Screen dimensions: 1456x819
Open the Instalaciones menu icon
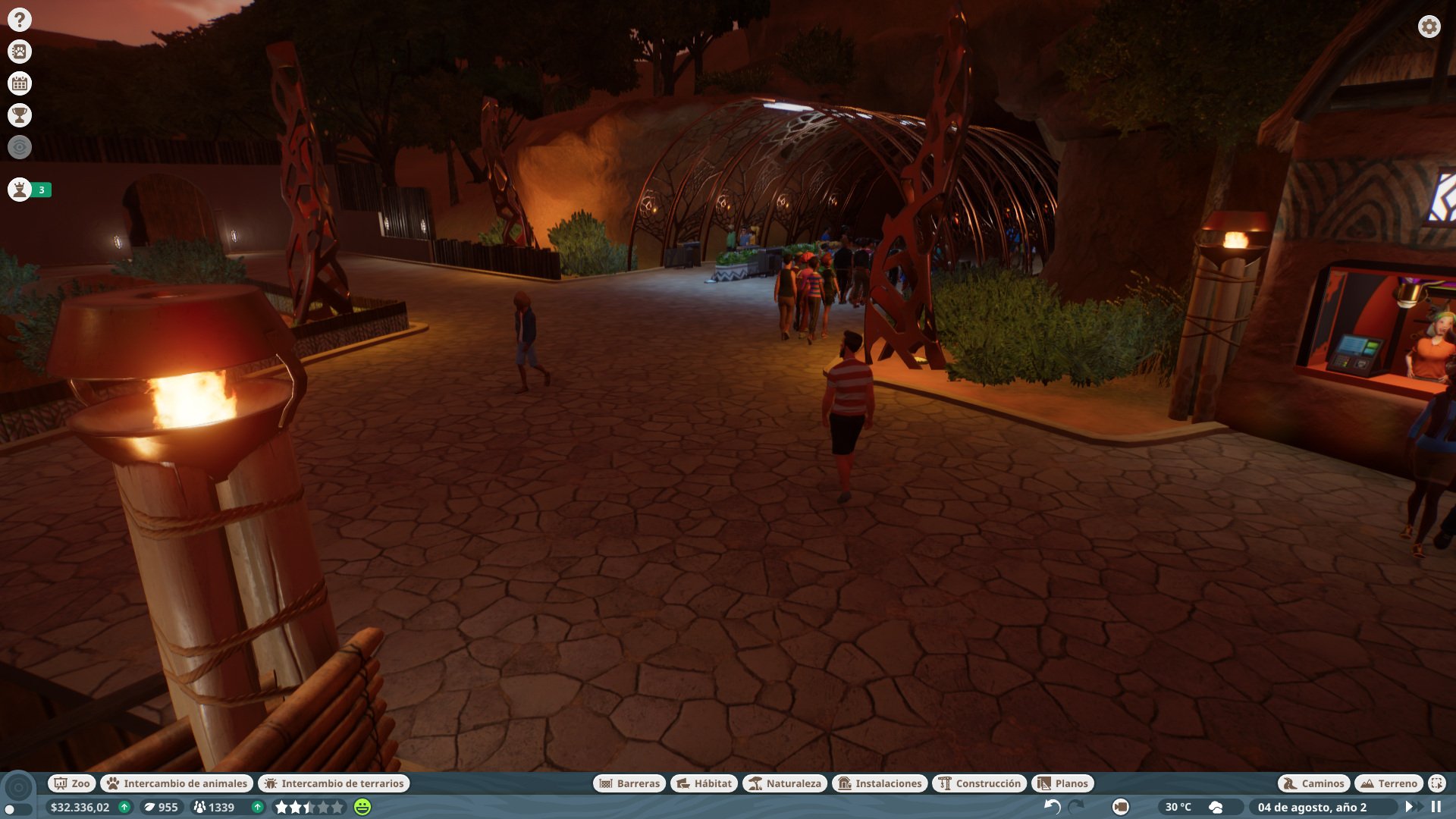(880, 783)
